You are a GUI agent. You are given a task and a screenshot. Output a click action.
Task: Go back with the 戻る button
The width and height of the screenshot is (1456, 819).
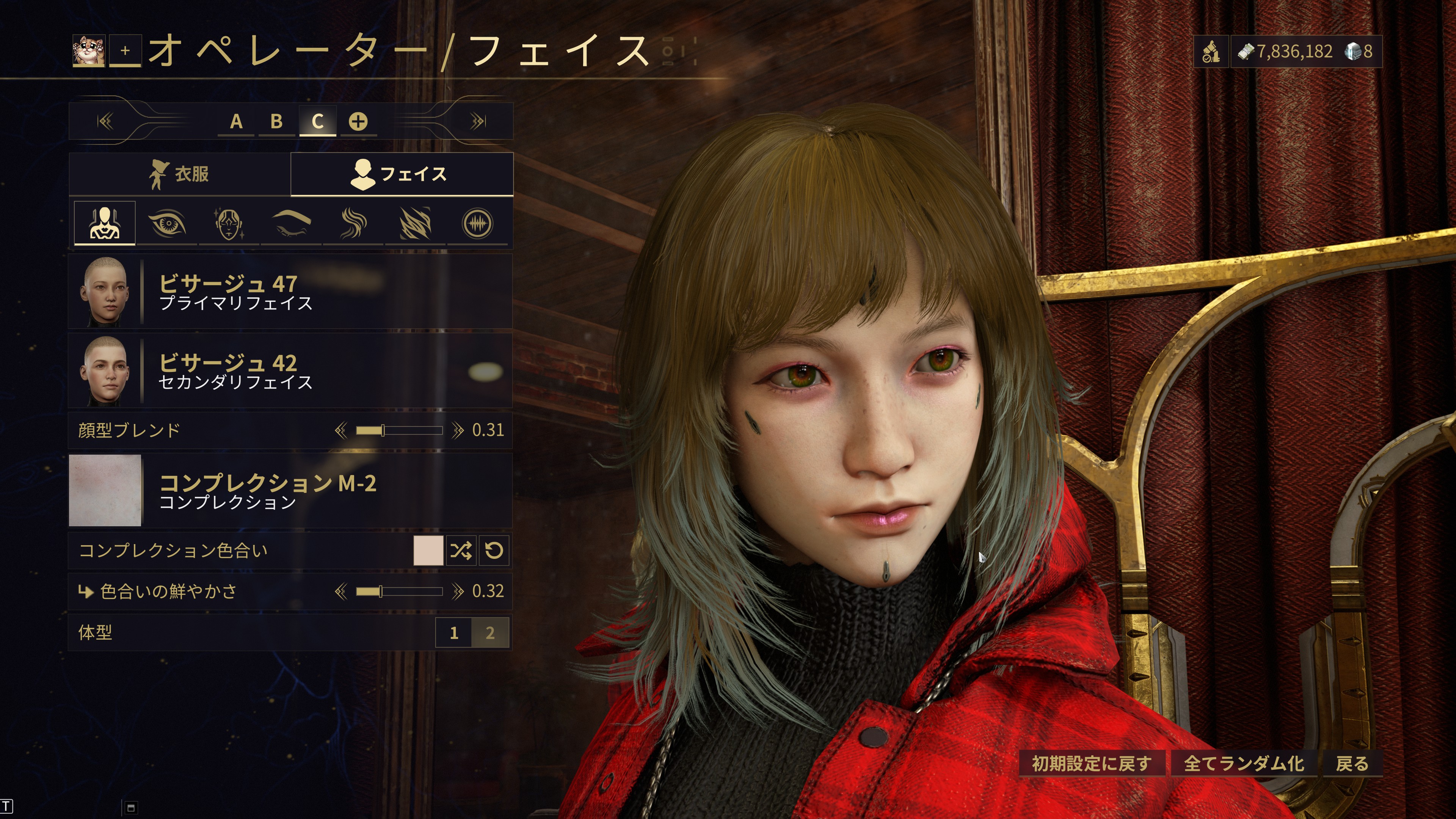pos(1352,764)
